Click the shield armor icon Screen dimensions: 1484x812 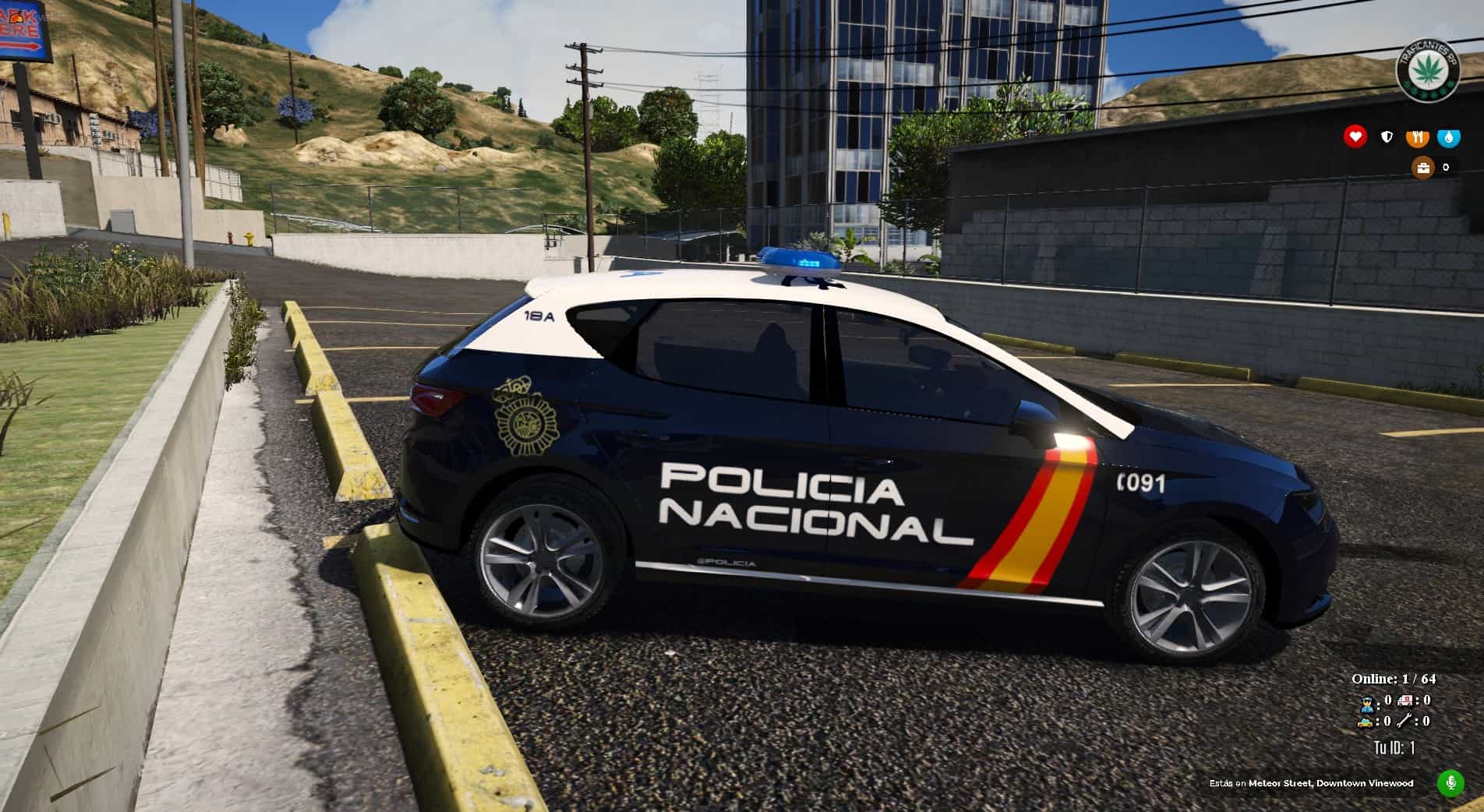click(x=1387, y=137)
